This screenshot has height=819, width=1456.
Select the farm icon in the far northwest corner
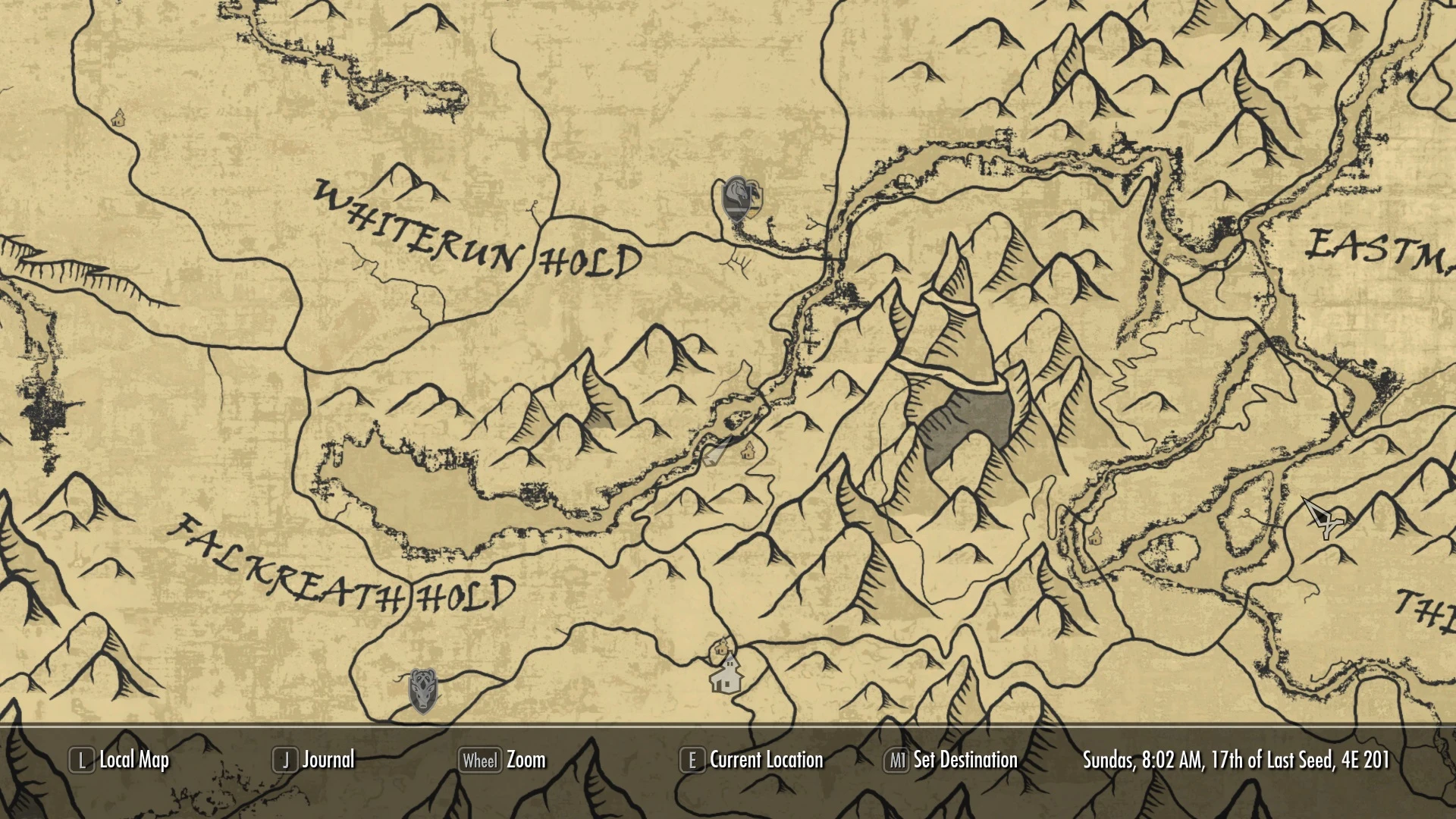pos(118,118)
